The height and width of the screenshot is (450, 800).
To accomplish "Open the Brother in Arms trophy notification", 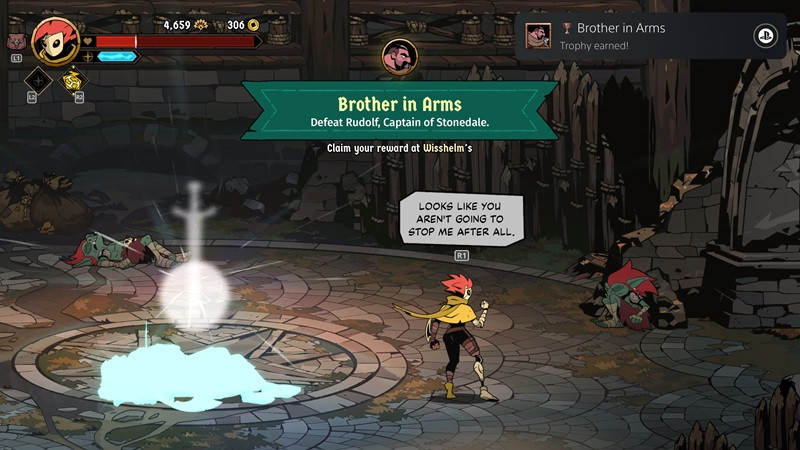I will coord(640,36).
